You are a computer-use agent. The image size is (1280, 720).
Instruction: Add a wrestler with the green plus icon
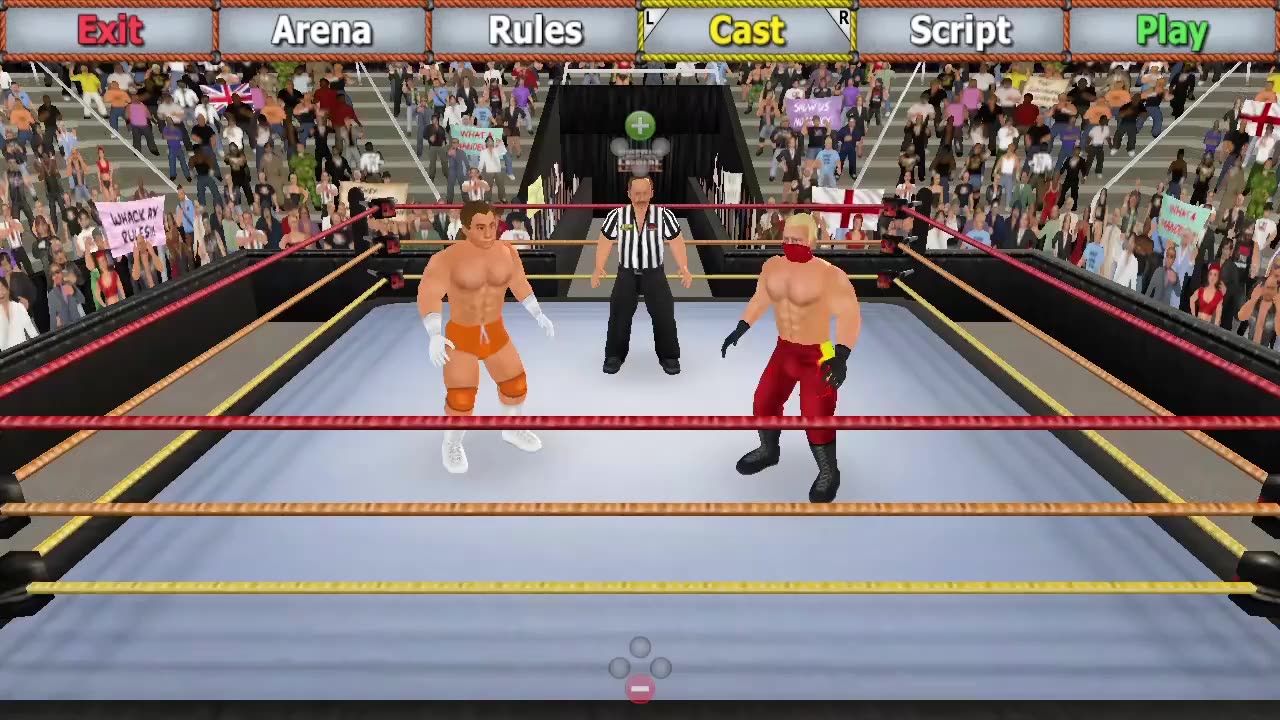click(640, 126)
